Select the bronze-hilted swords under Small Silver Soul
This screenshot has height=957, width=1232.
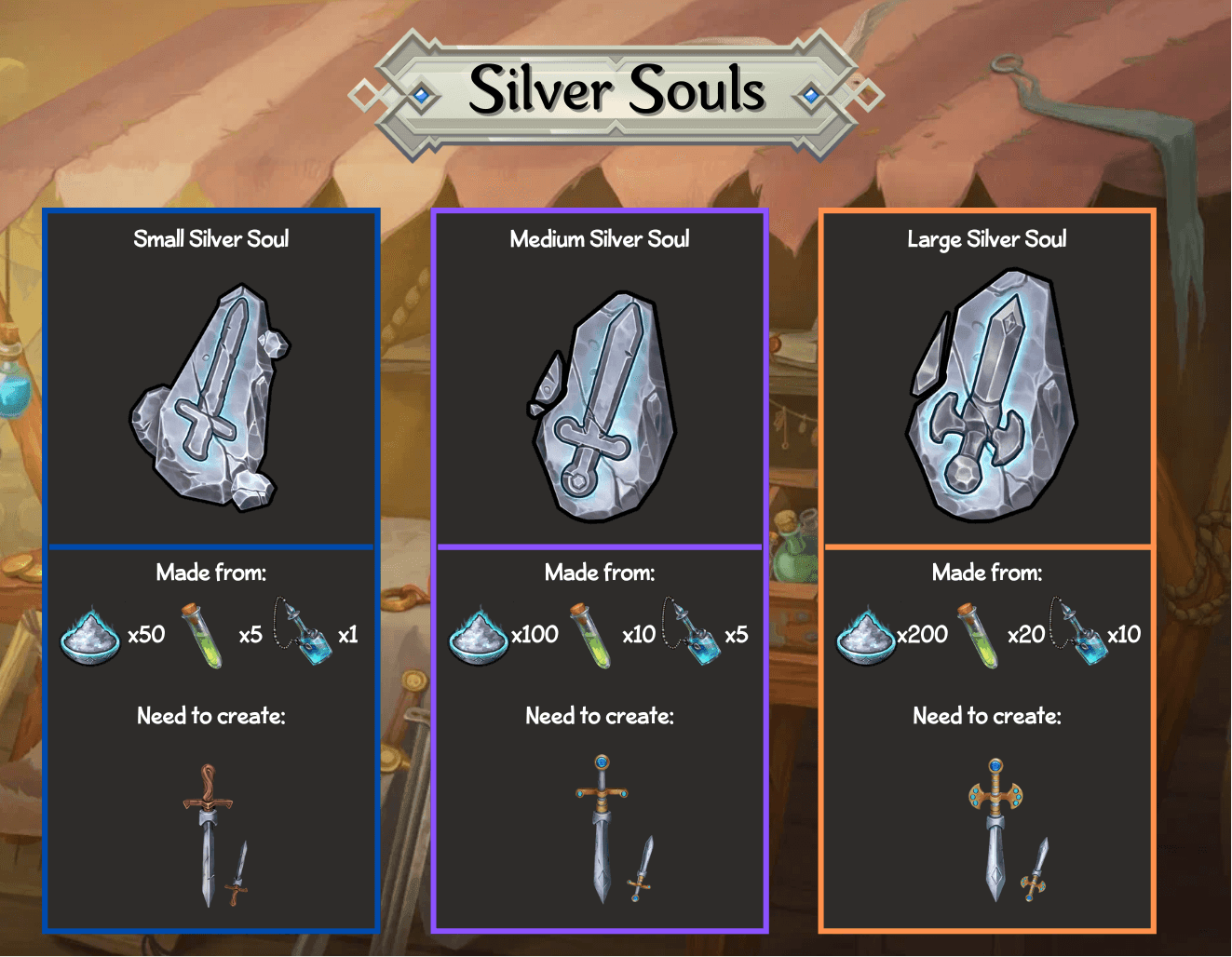coord(216,836)
